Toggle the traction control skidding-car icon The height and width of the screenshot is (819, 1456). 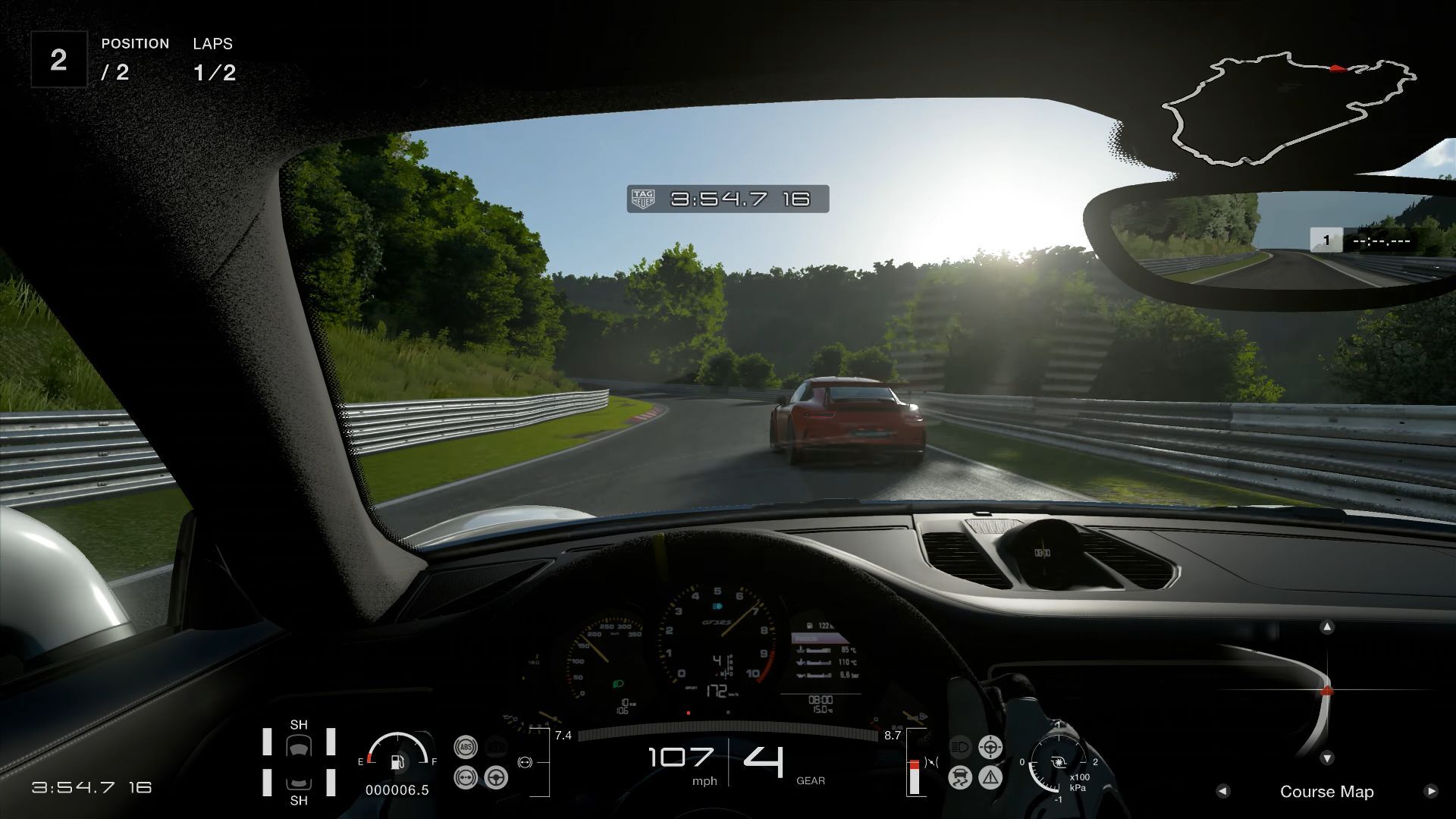[x=960, y=777]
